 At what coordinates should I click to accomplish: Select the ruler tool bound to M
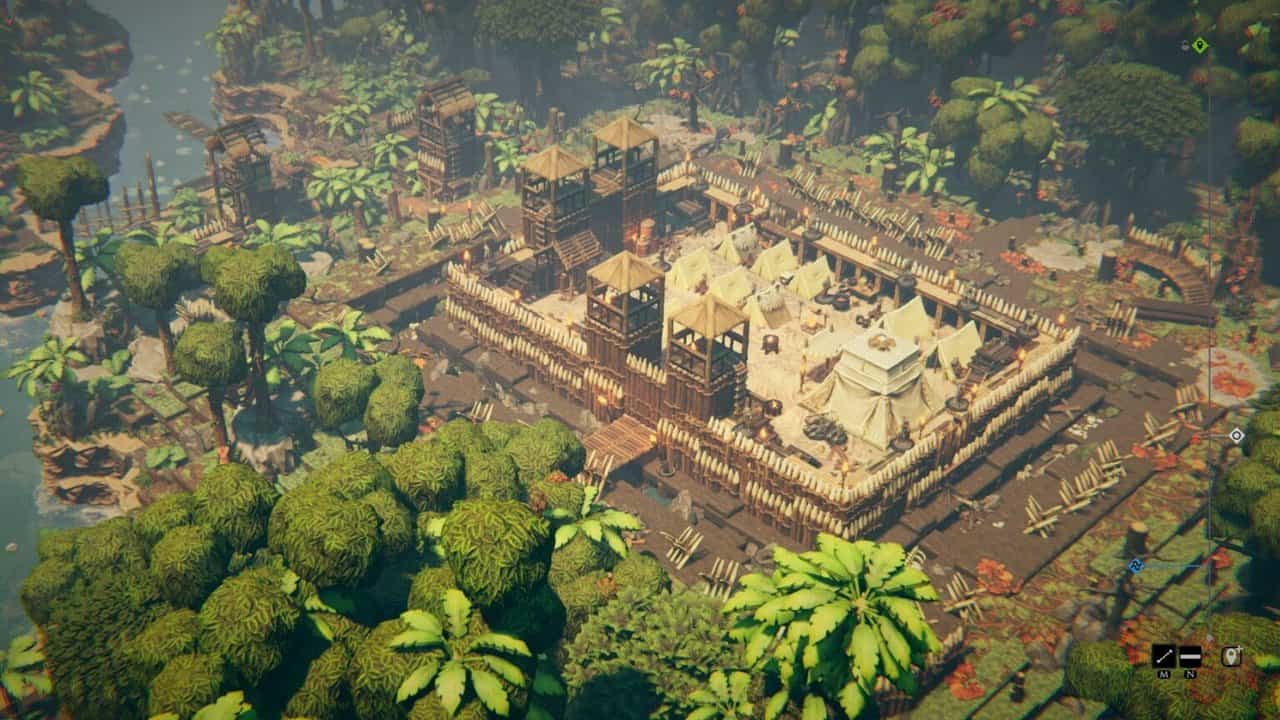[x=1163, y=655]
